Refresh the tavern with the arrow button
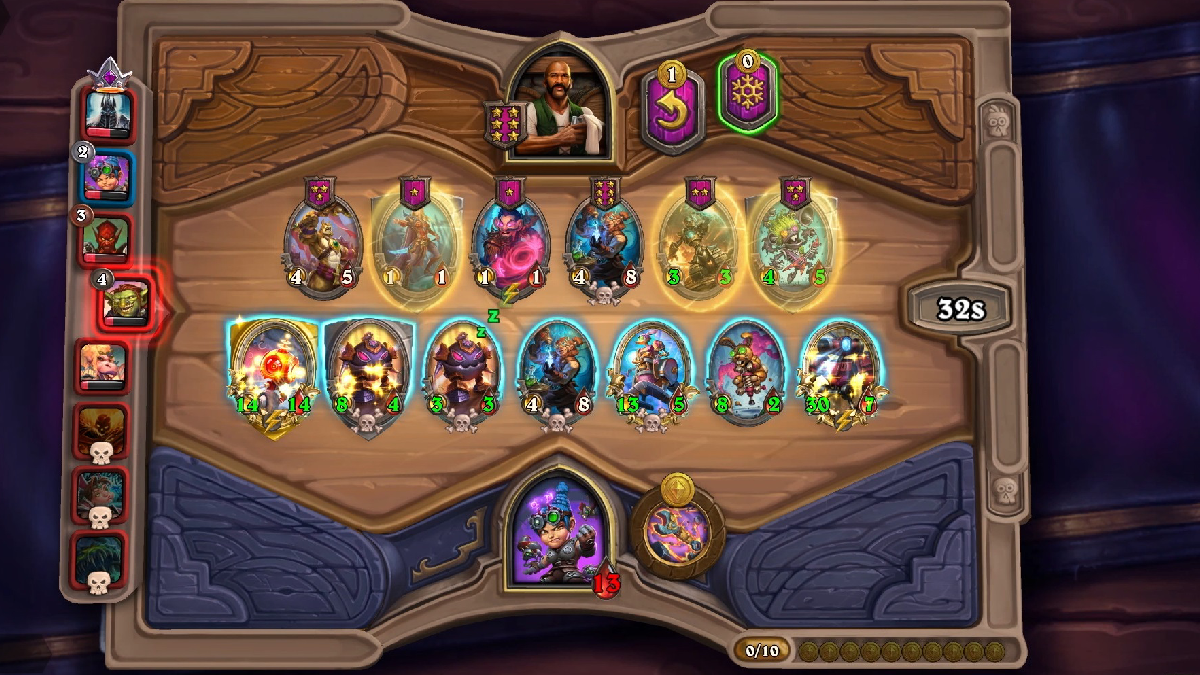Screen dimensions: 1200x675 [x=673, y=108]
